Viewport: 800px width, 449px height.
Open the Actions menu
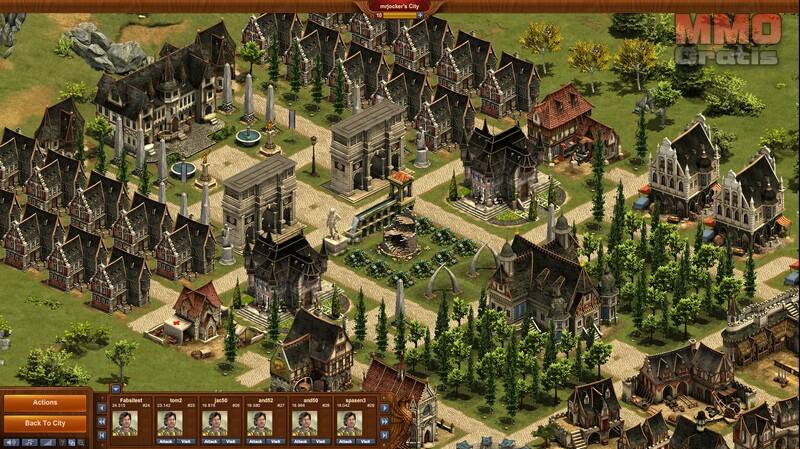tap(45, 403)
